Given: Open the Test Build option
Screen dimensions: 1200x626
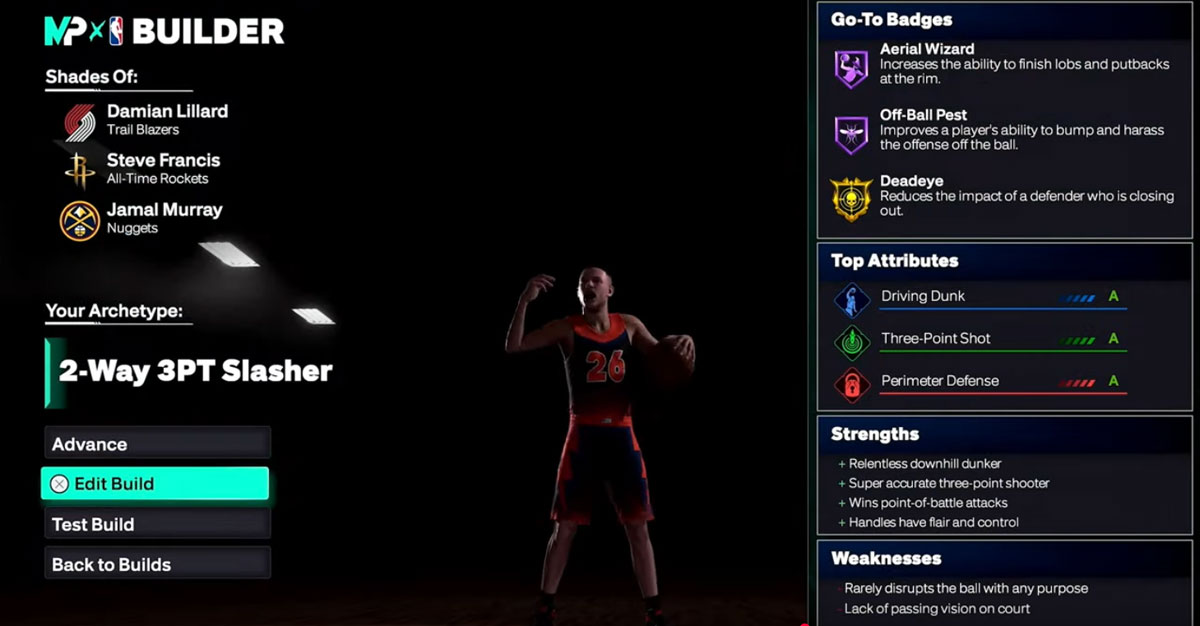Looking at the screenshot, I should point(157,524).
